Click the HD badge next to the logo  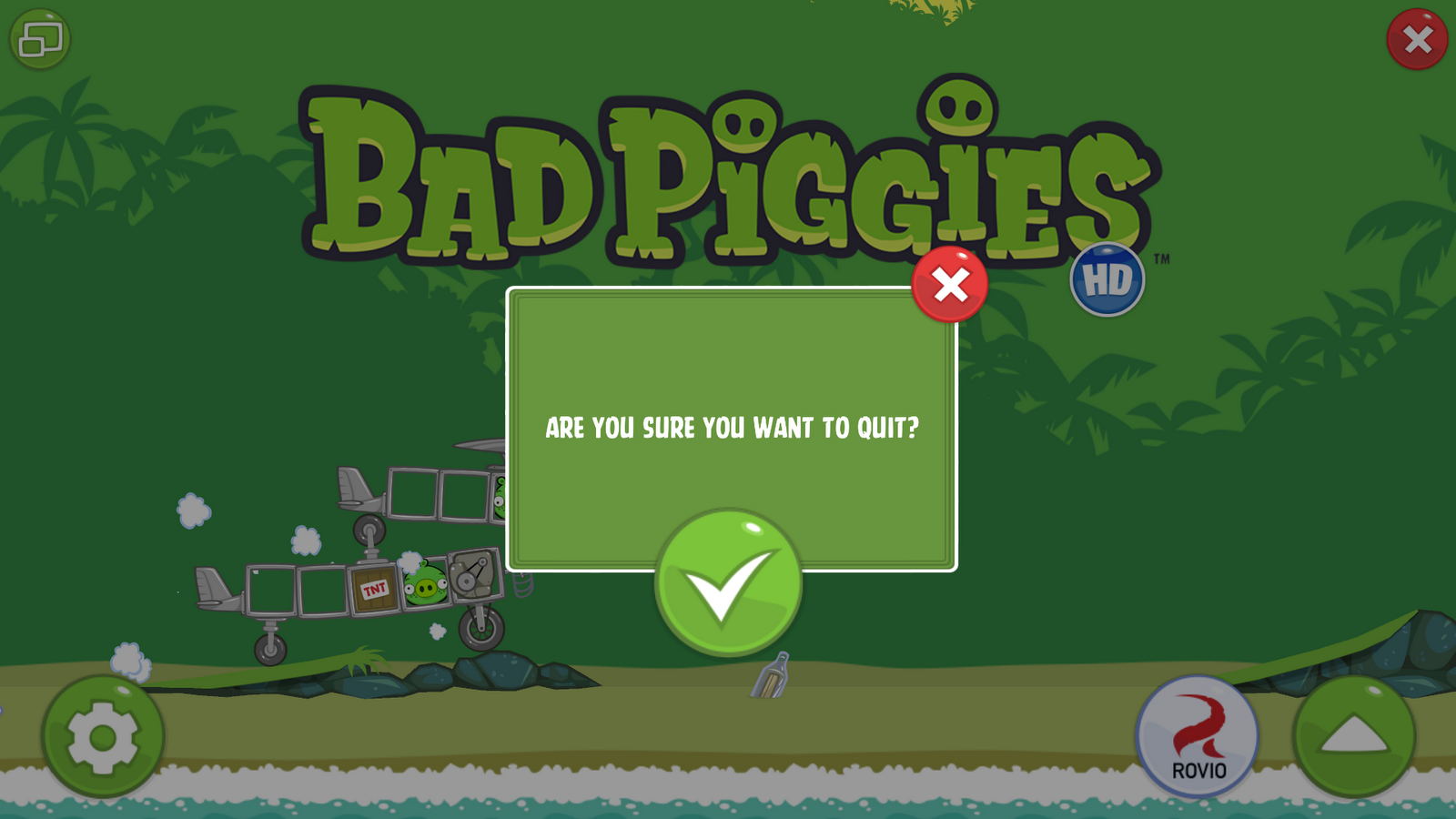1108,280
